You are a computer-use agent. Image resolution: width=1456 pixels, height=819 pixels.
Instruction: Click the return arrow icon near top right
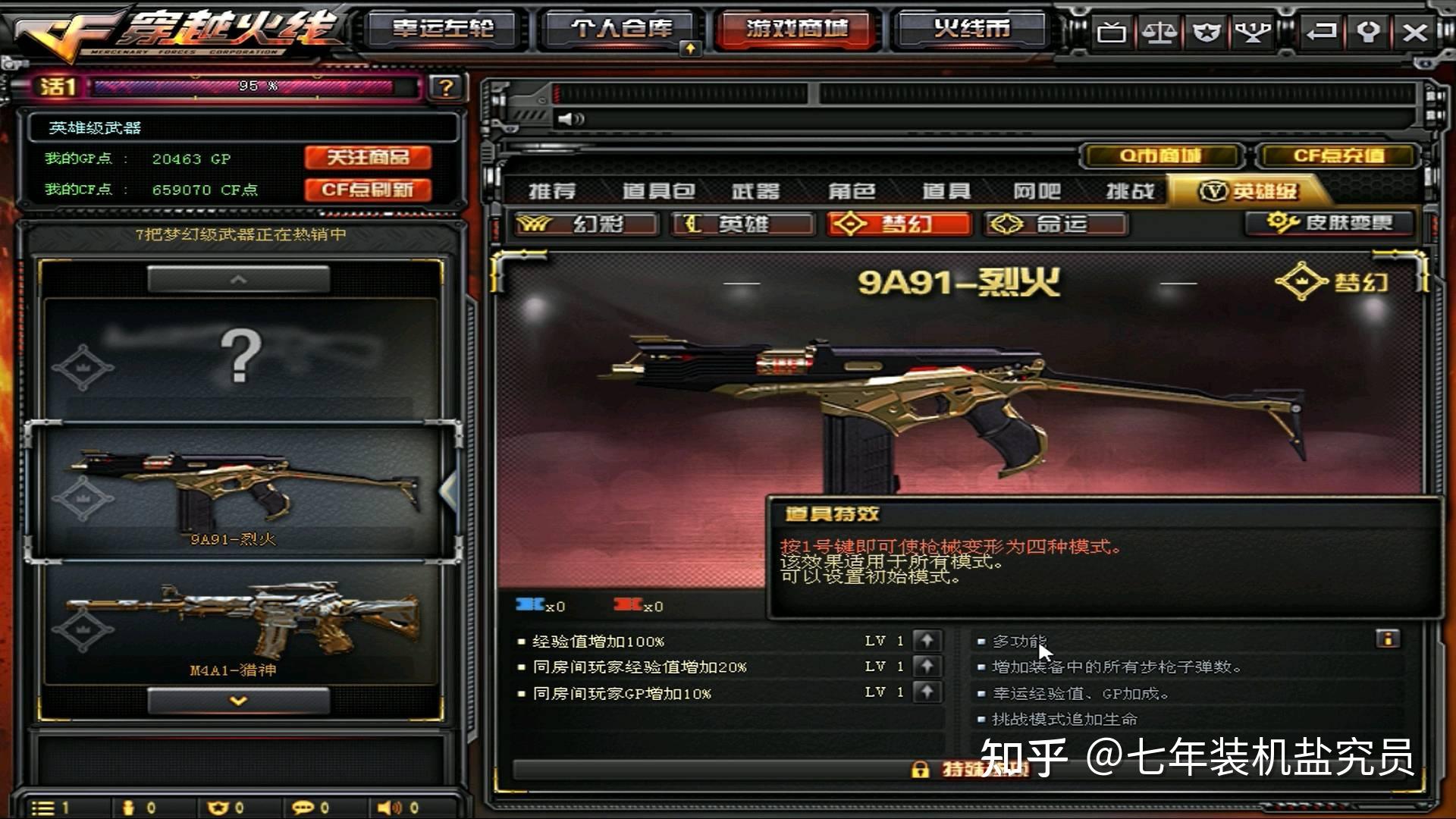coord(1322,33)
